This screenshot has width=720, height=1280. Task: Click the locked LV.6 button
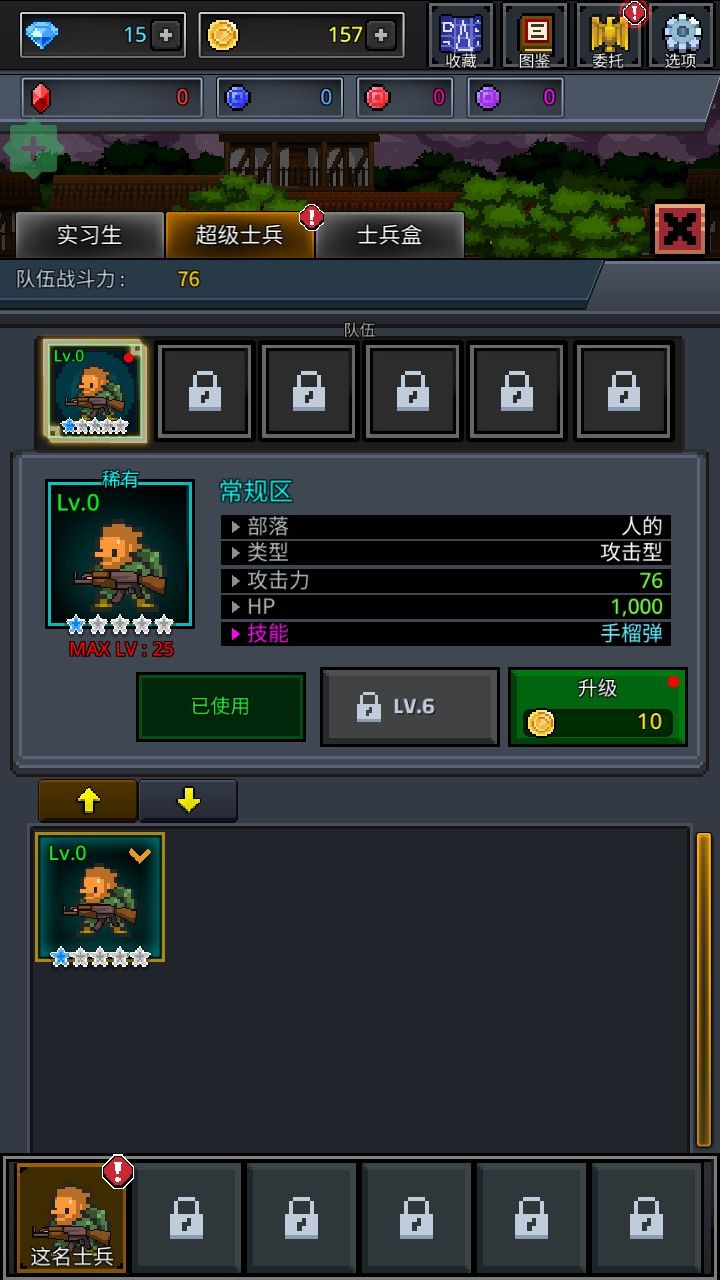[x=409, y=706]
